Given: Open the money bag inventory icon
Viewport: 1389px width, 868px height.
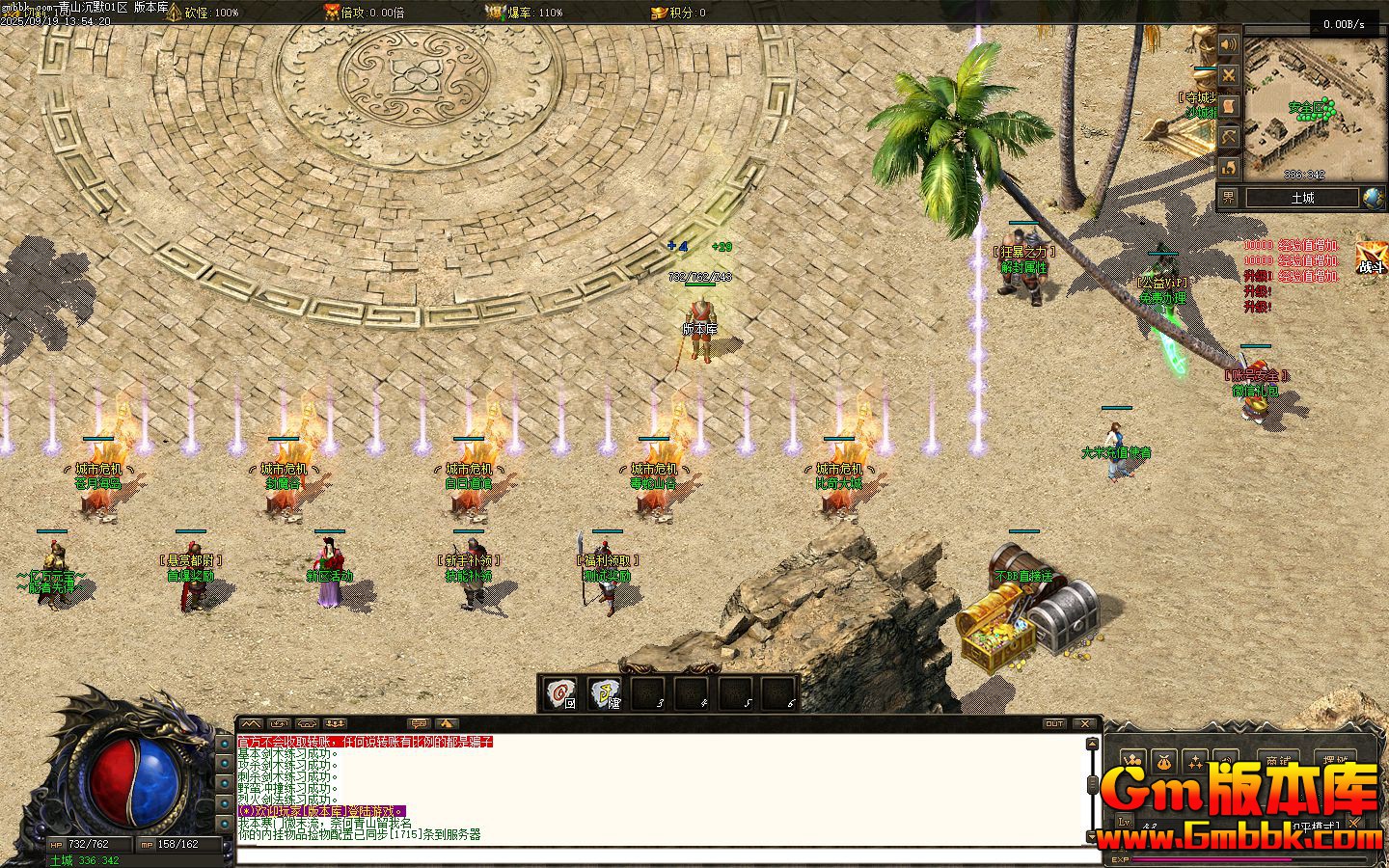Looking at the screenshot, I should click(x=1164, y=761).
